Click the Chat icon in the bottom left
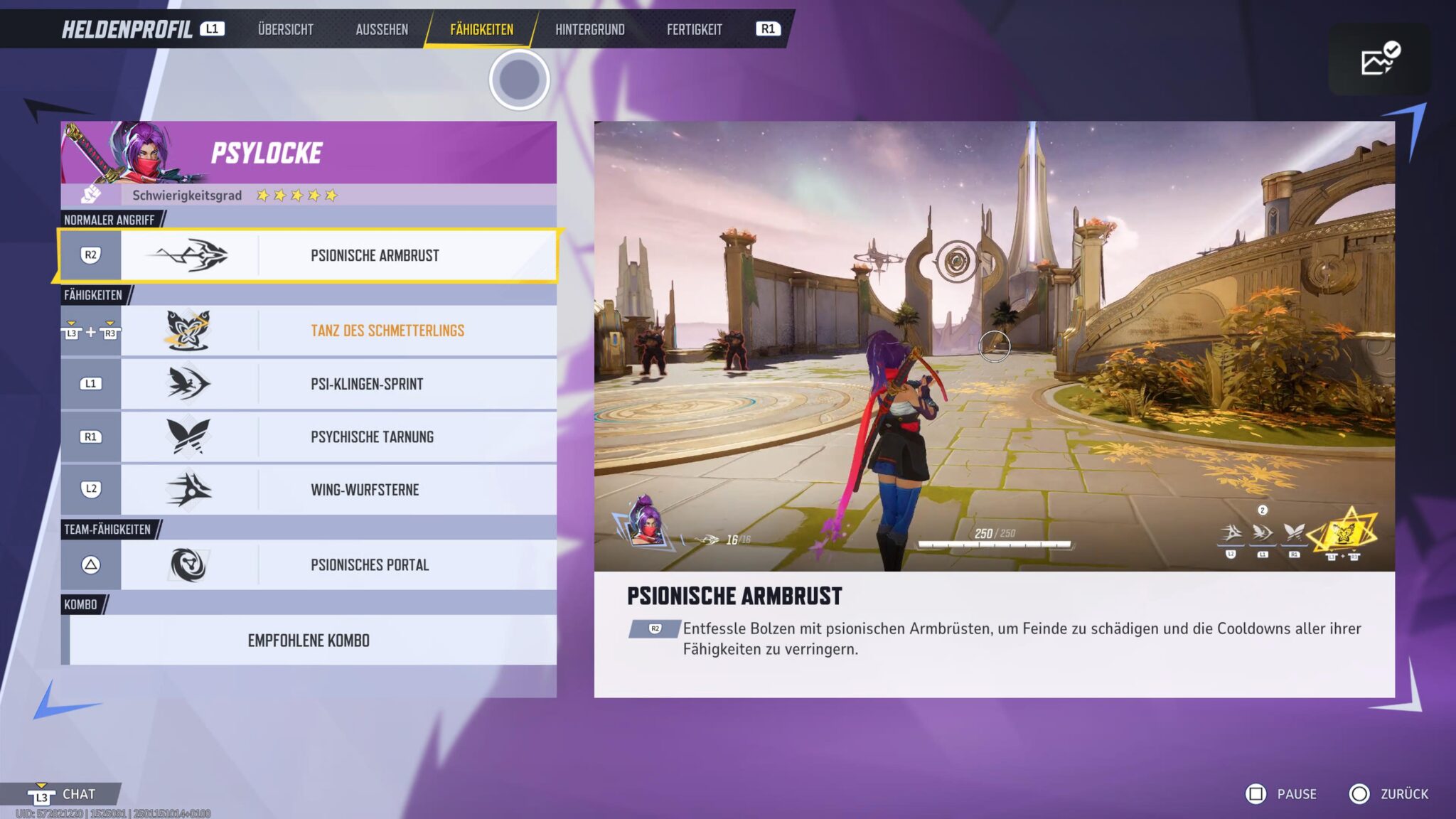 pyautogui.click(x=41, y=794)
